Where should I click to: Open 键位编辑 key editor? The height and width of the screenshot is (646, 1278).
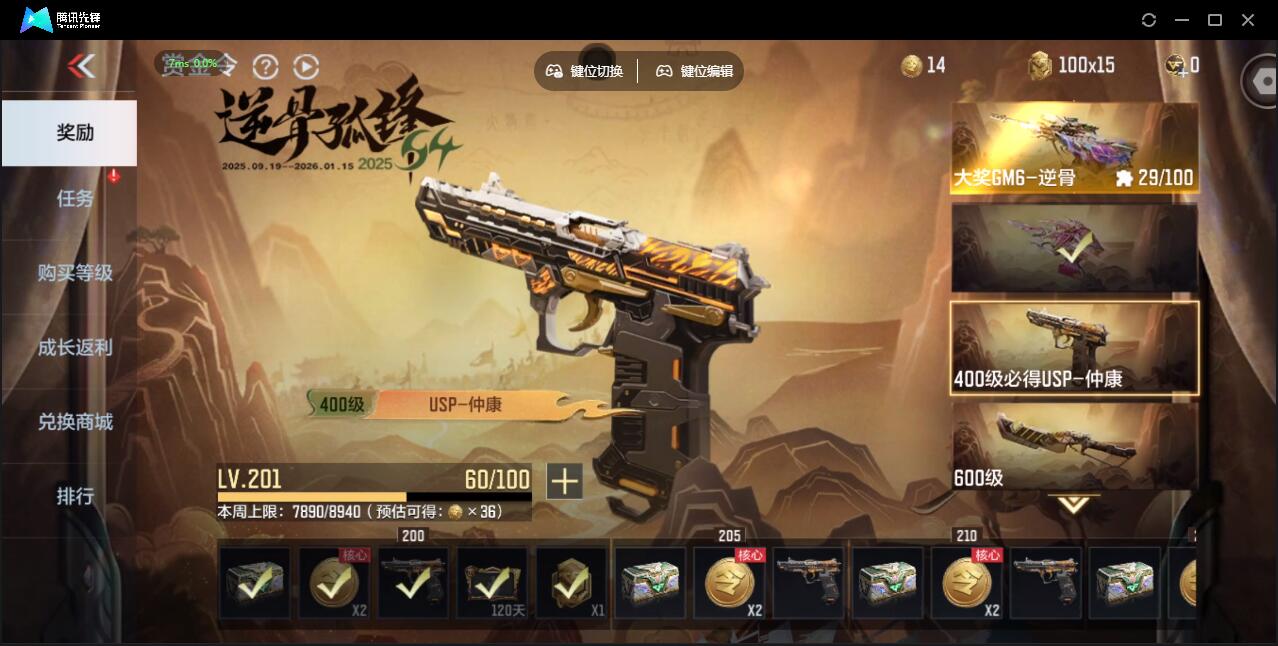point(695,71)
